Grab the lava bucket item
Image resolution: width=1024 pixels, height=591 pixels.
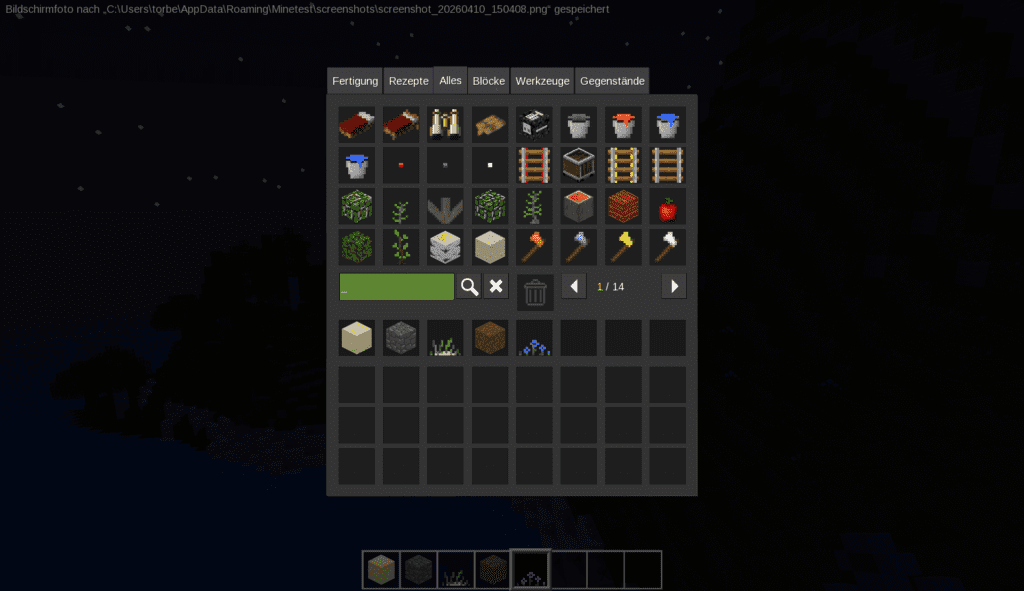tap(623, 124)
